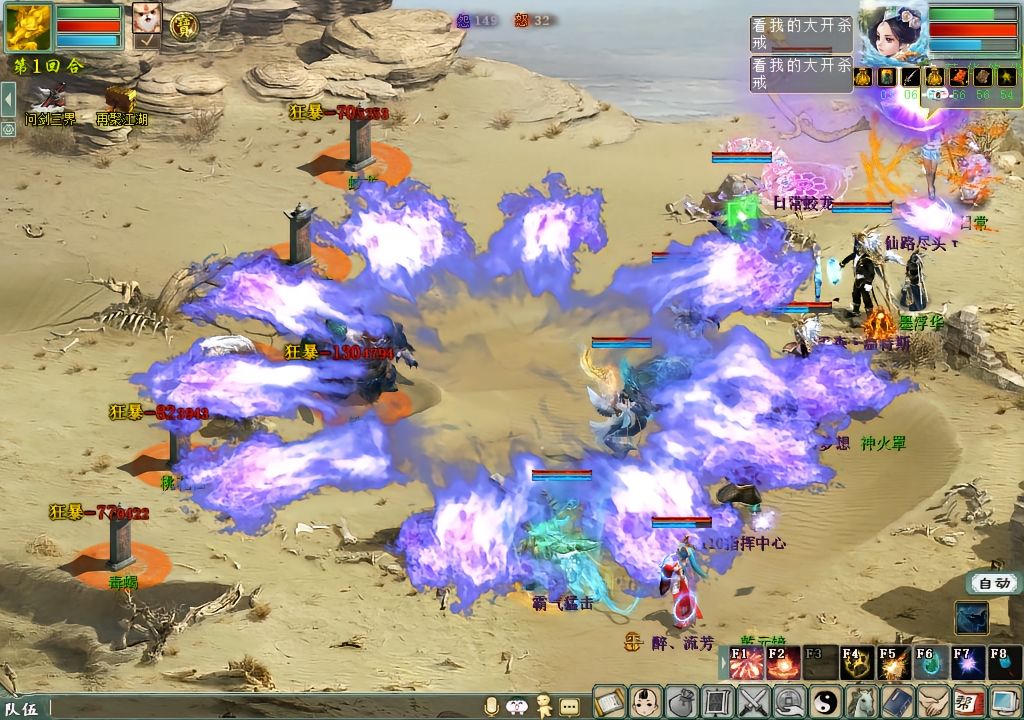Select the white fox pet portrait
This screenshot has width=1024, height=720.
(x=146, y=20)
